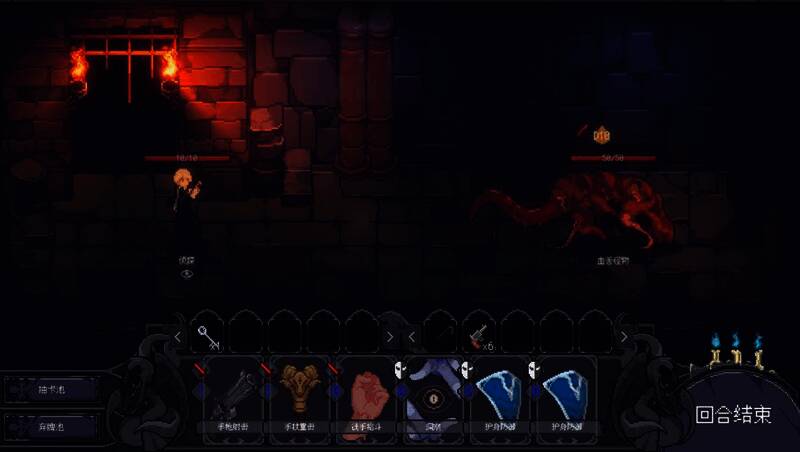Open the 抽卡池 draw pile
Screen dimensions: 800x452
coord(51,390)
